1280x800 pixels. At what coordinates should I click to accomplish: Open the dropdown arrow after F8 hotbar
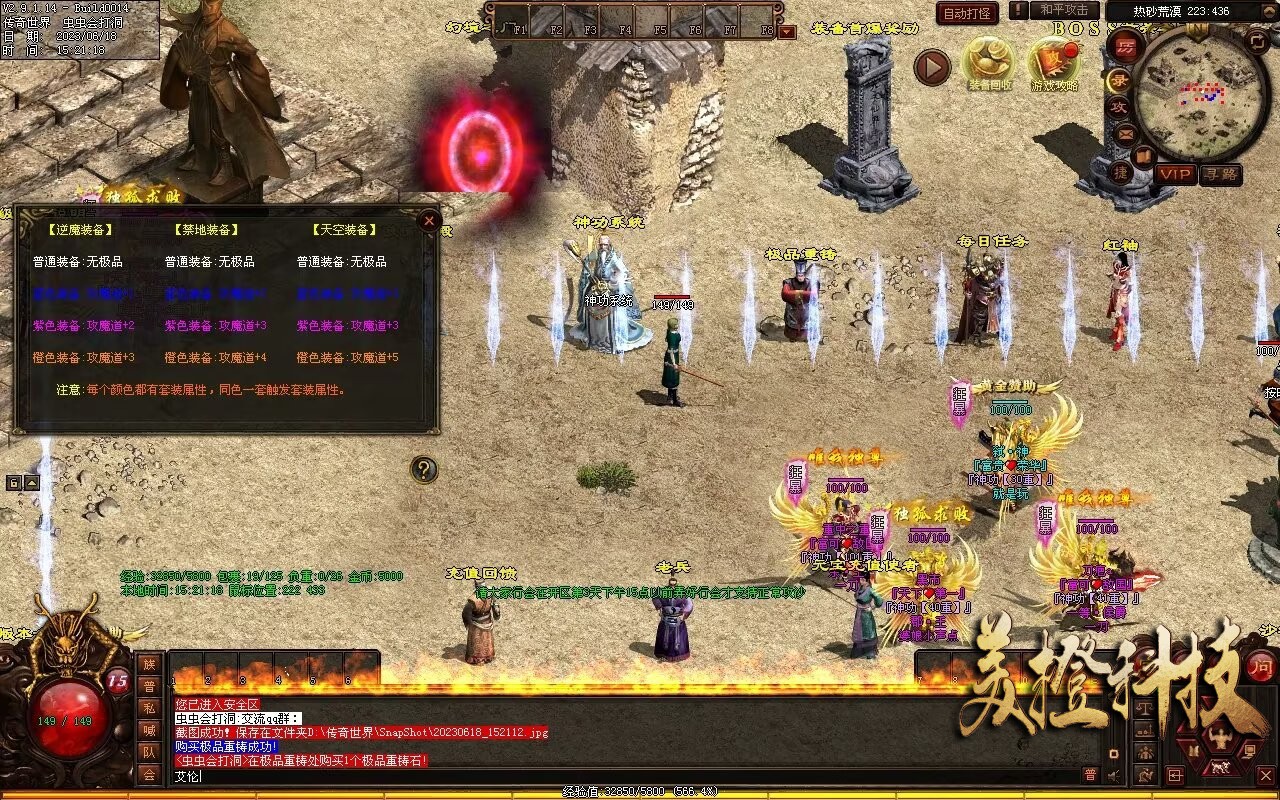pos(787,31)
